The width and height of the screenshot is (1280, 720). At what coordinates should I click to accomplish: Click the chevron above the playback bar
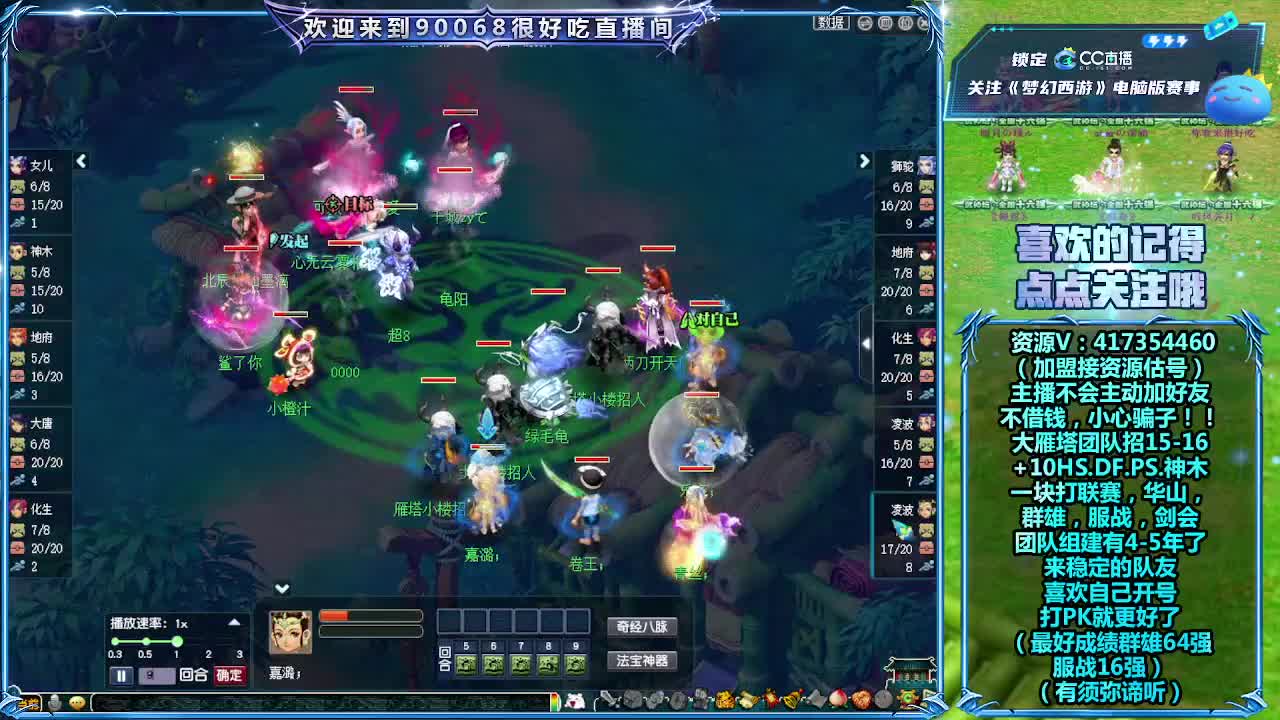pyautogui.click(x=281, y=588)
